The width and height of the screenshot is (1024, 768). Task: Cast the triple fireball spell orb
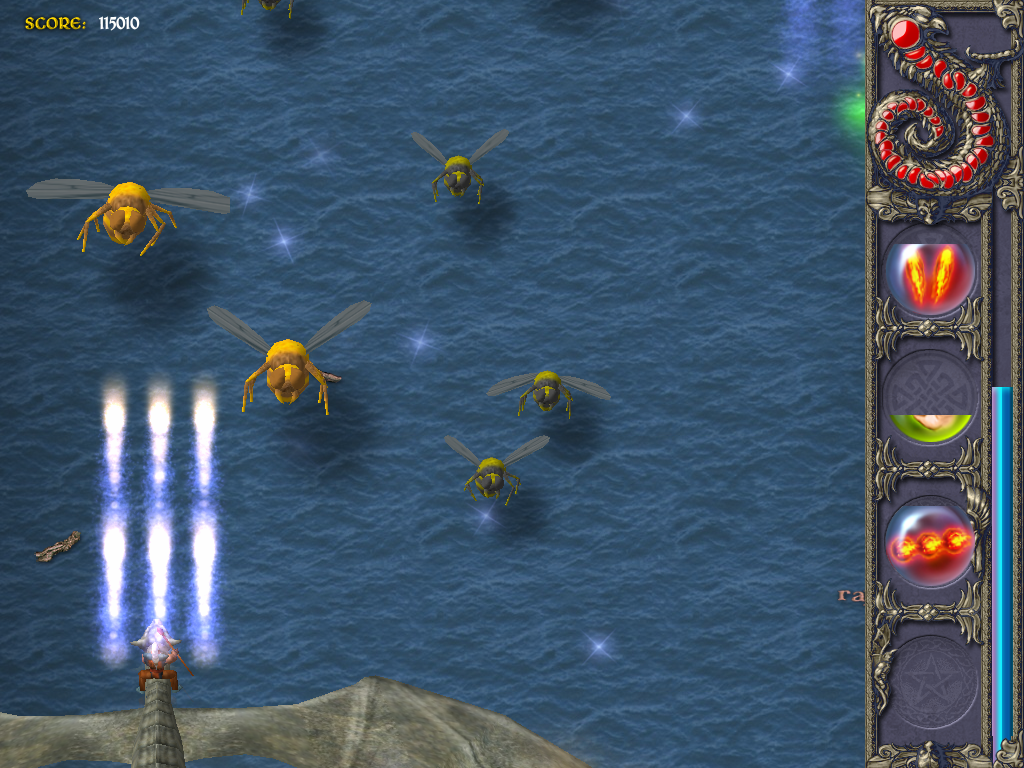[x=929, y=543]
